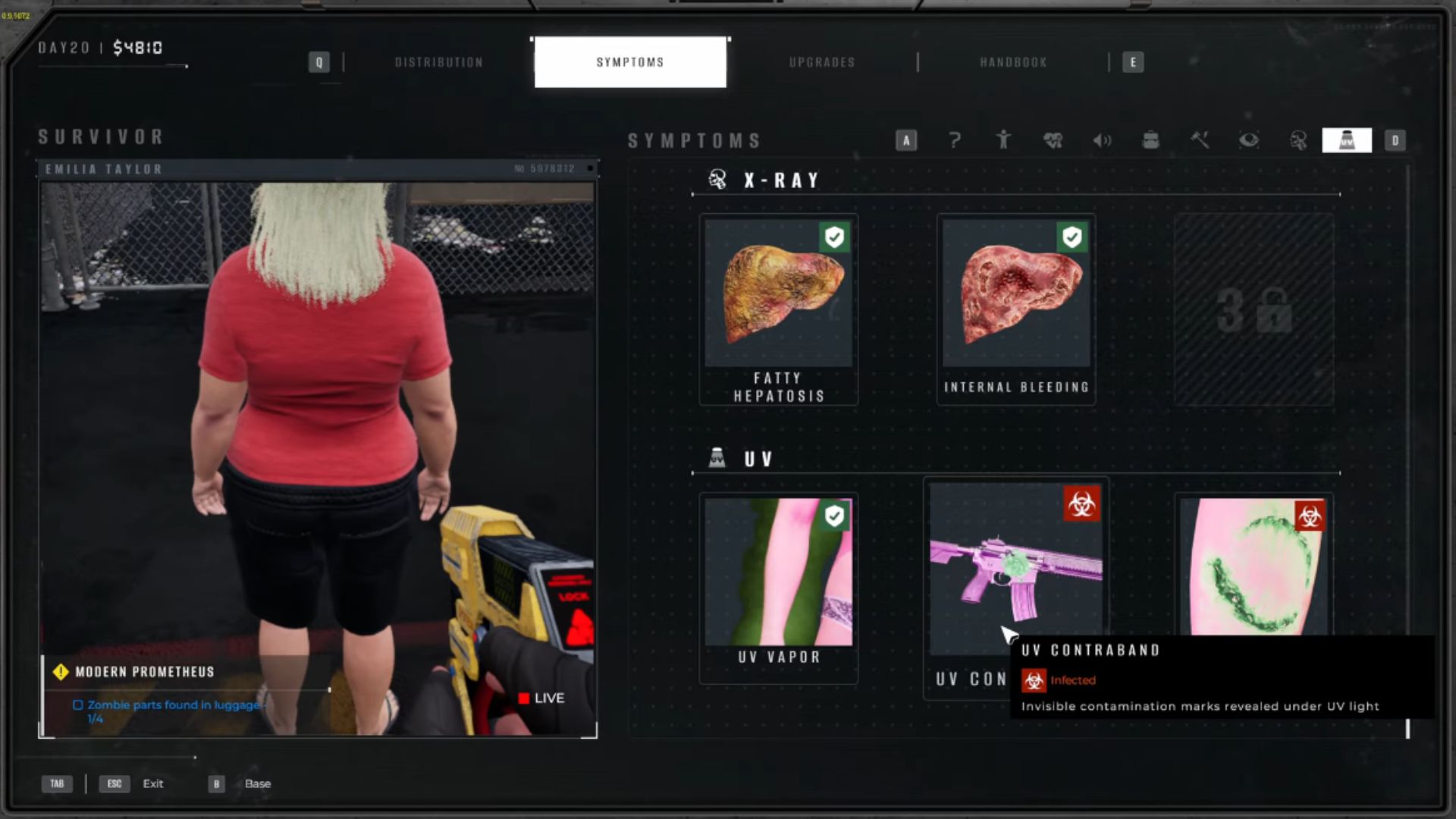Open the X-ray skull symptom category
The height and width of the screenshot is (819, 1456).
click(1298, 140)
